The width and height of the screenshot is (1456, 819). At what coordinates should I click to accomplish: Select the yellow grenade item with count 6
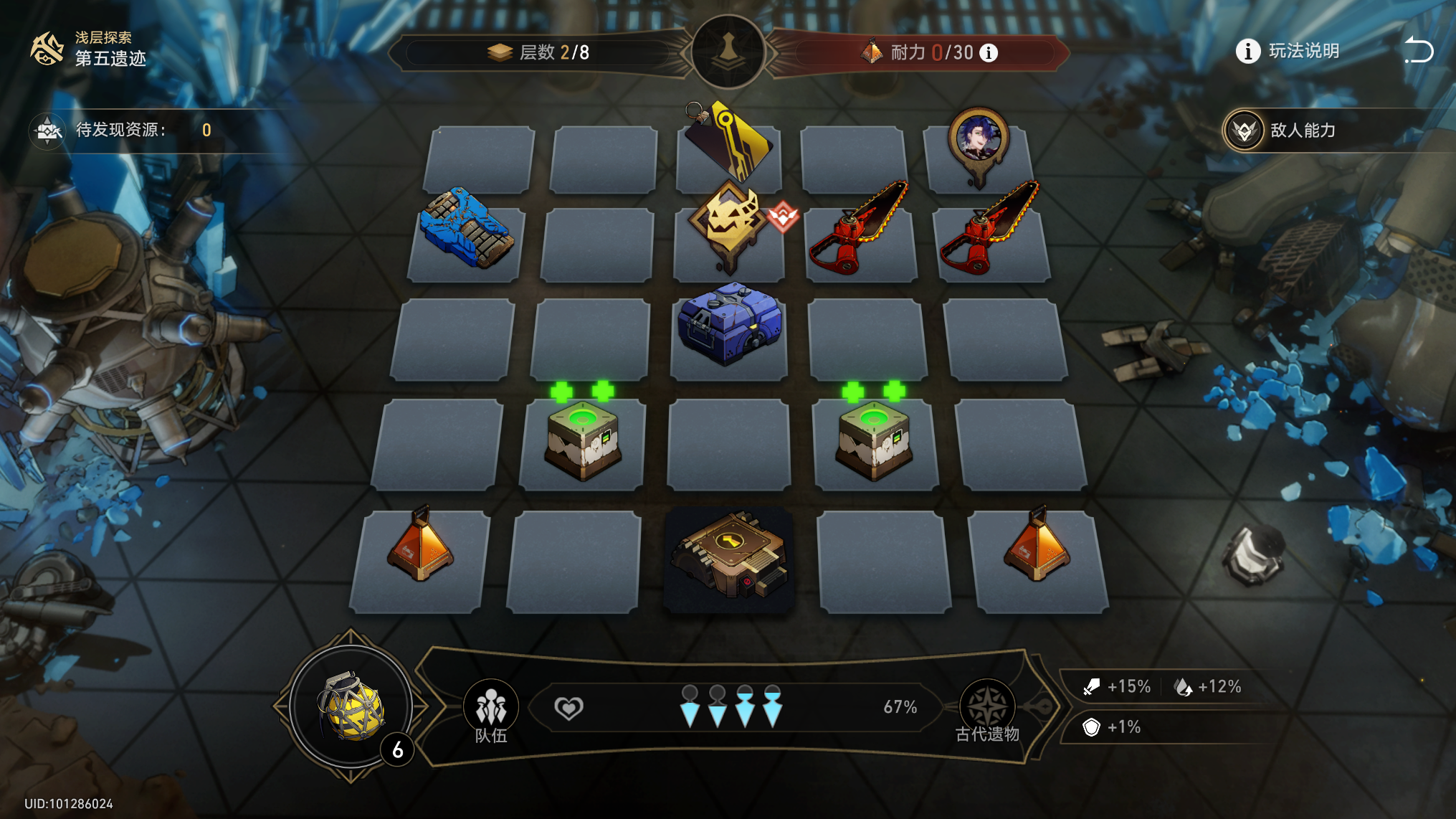pos(351,706)
